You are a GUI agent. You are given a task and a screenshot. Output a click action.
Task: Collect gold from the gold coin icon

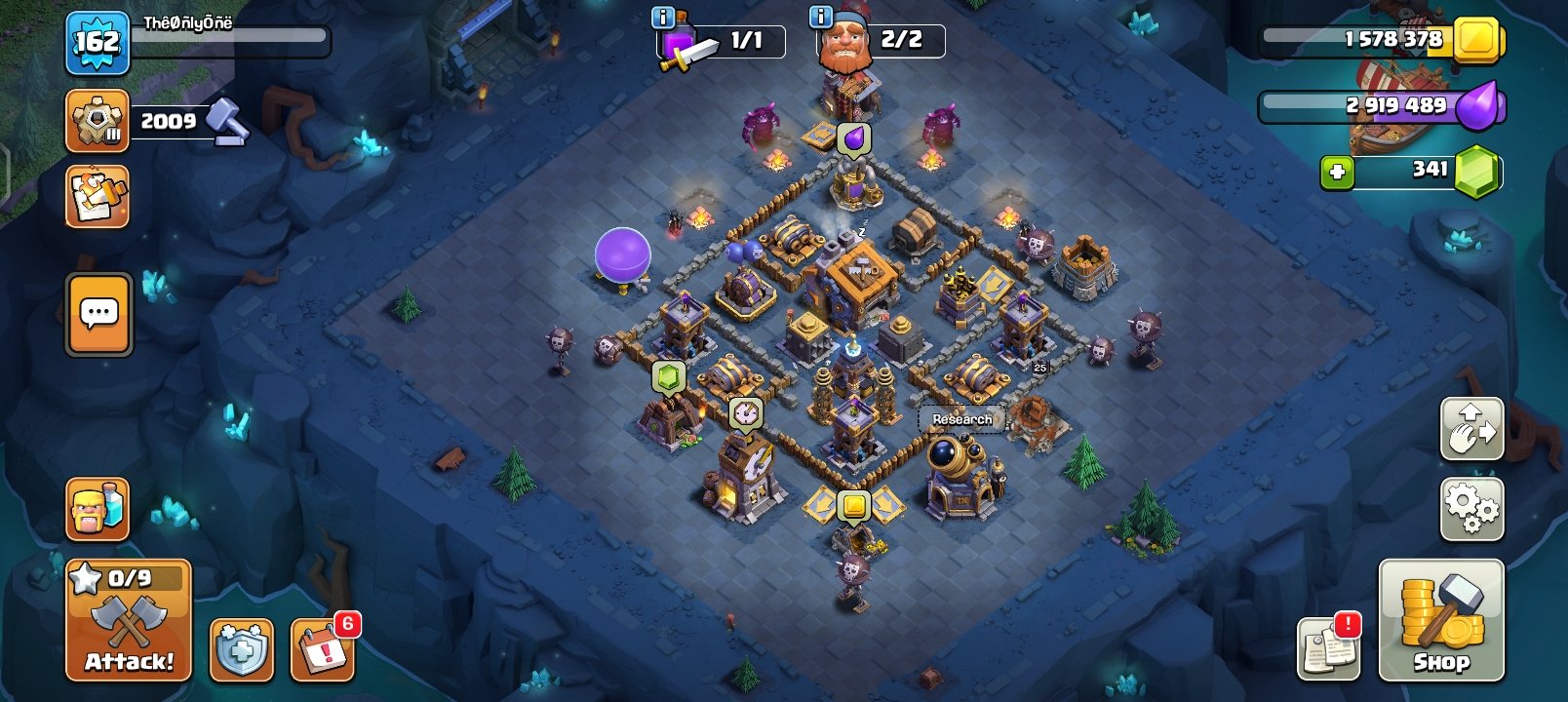(x=852, y=506)
